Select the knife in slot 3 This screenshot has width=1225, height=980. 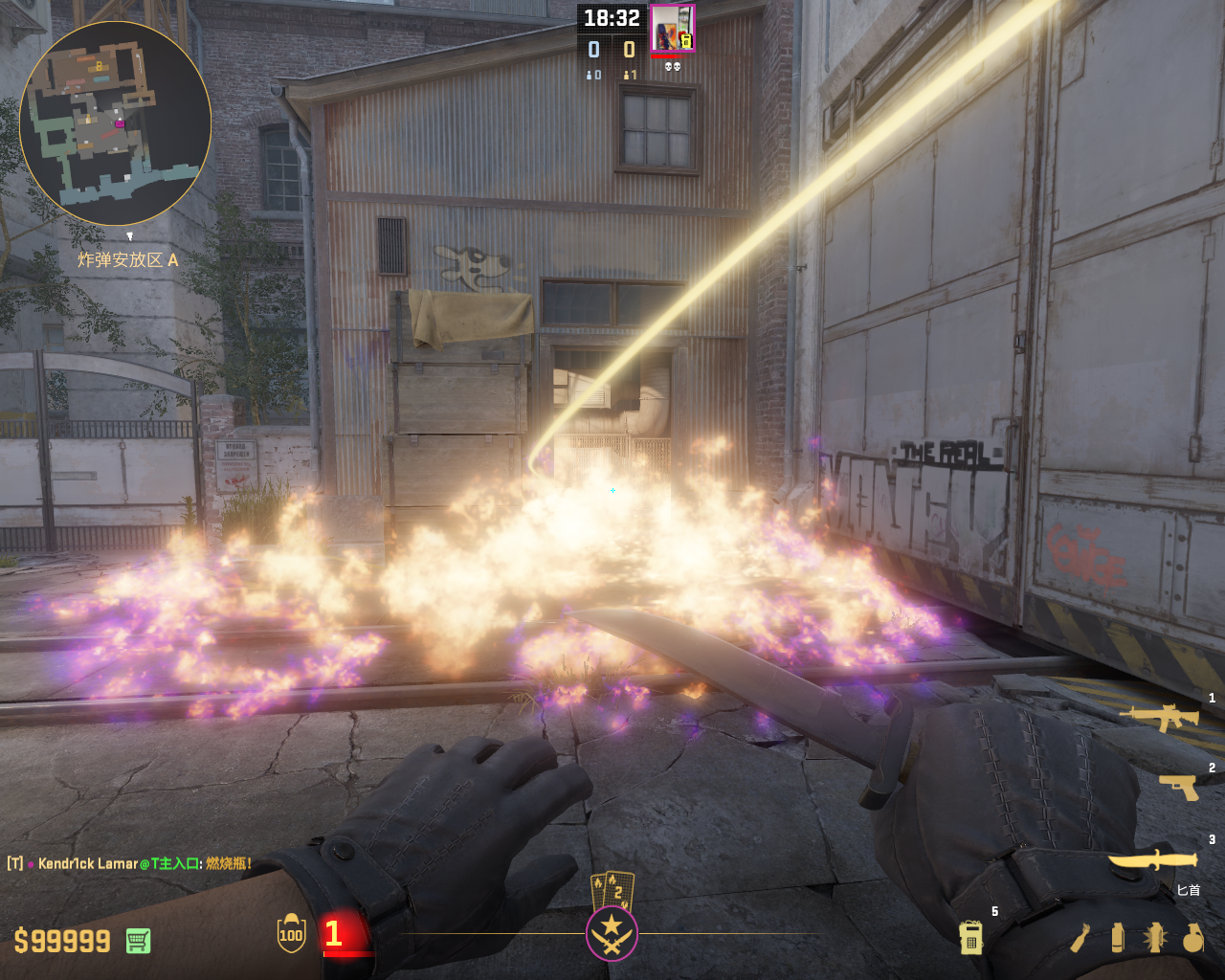[x=1153, y=860]
